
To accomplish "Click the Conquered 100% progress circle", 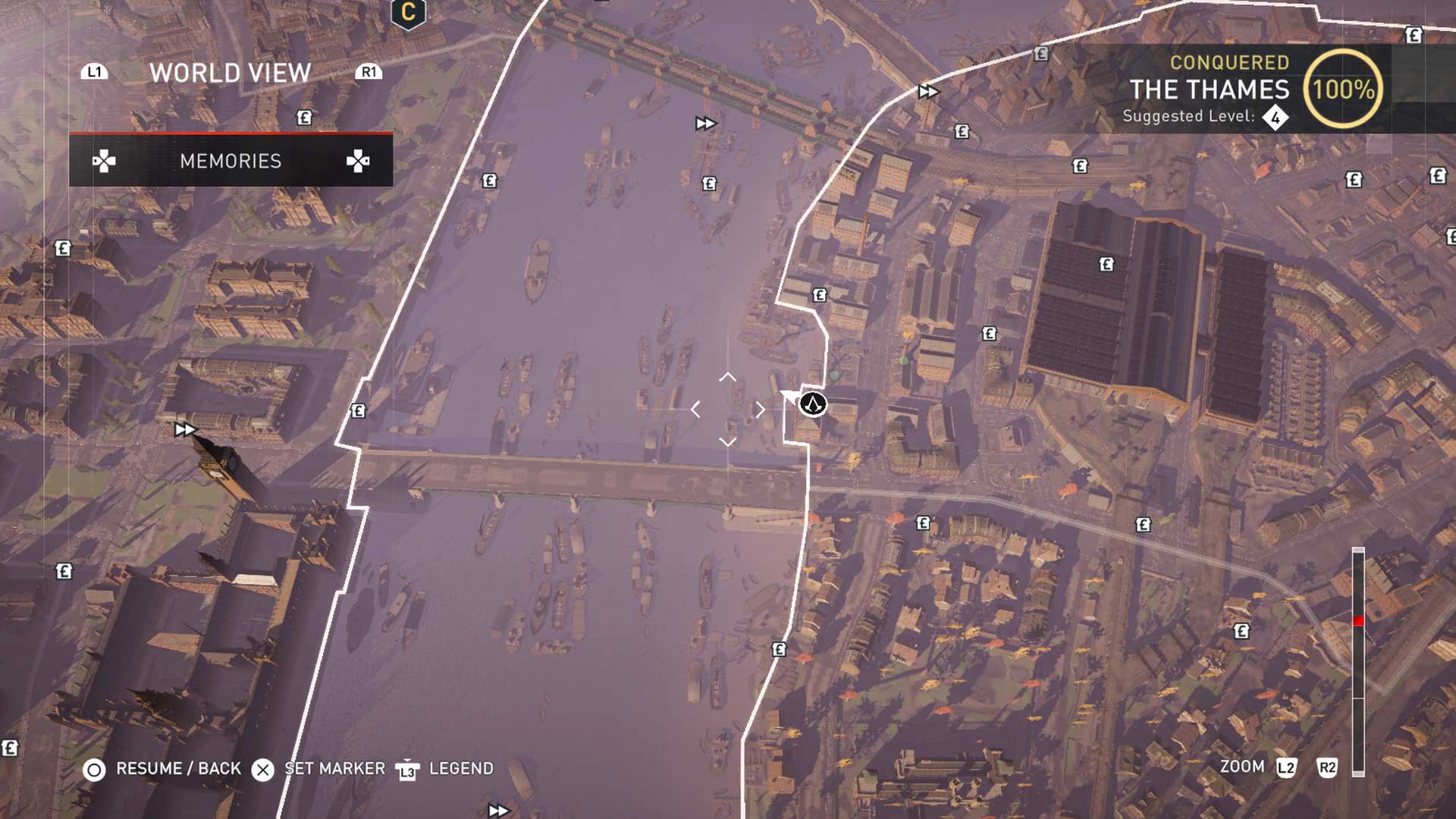I will (1345, 89).
